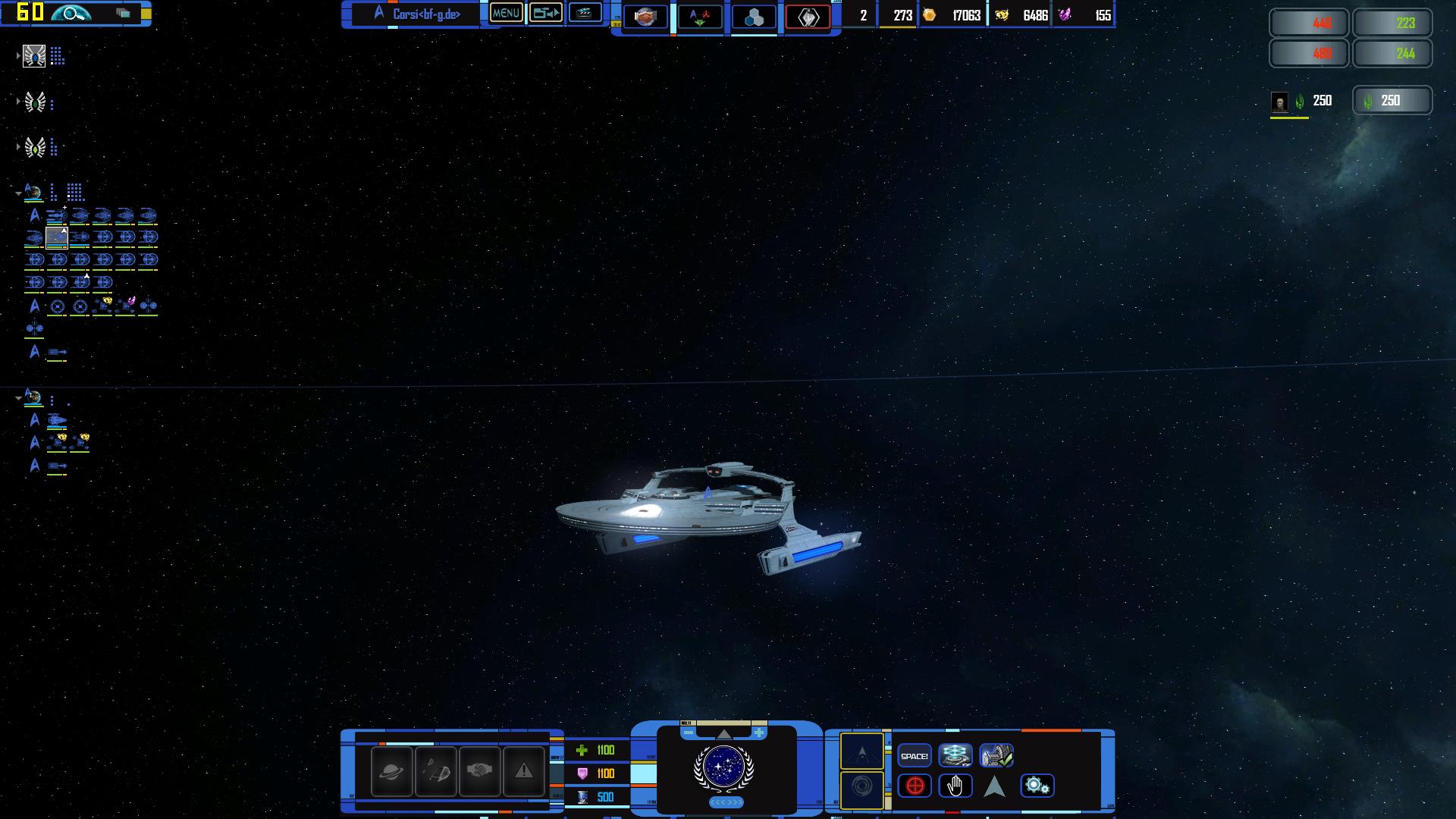
Task: Activate the ship-with-checkmark ability
Action: point(996,756)
